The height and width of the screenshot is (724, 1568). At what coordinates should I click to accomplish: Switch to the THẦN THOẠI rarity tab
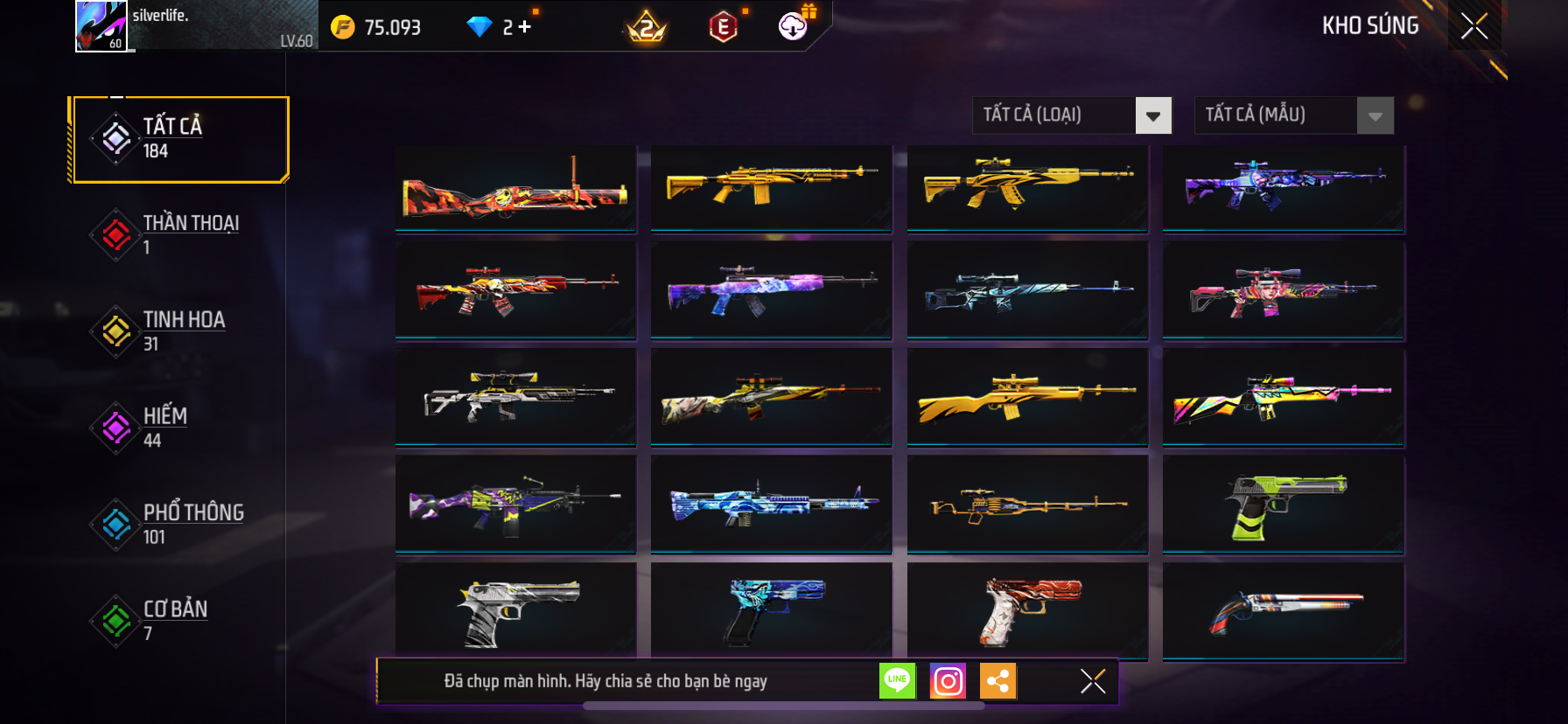click(x=180, y=234)
